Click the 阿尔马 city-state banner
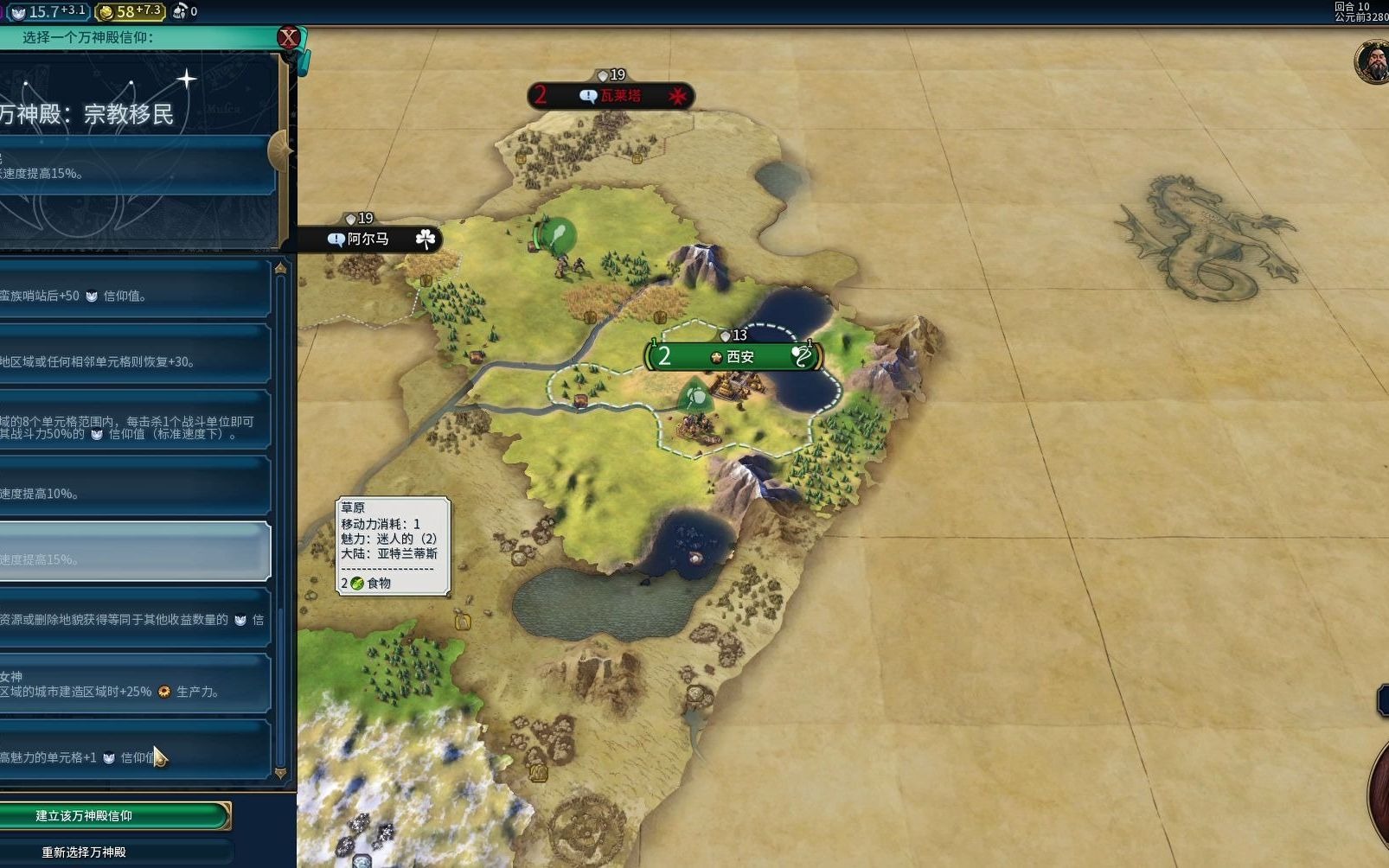1389x868 pixels. [369, 239]
